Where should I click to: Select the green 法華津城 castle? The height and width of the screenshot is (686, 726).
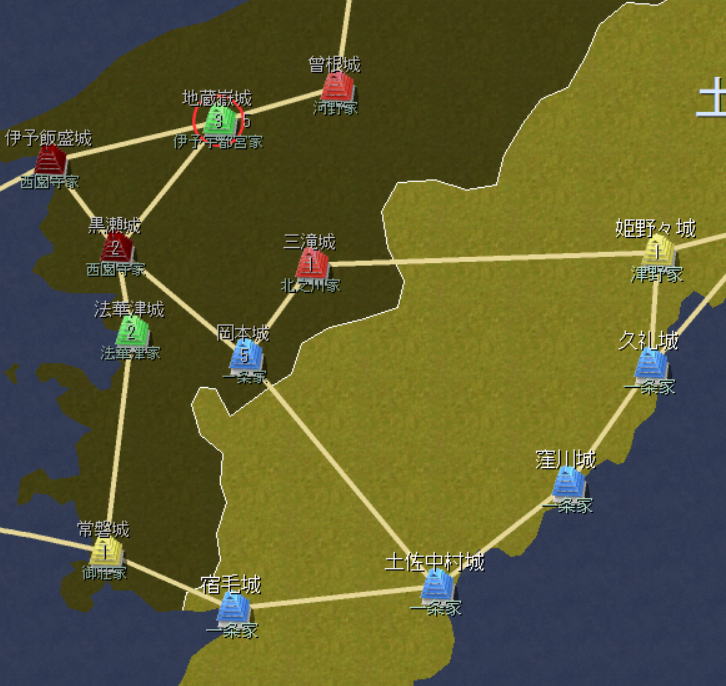tap(130, 331)
